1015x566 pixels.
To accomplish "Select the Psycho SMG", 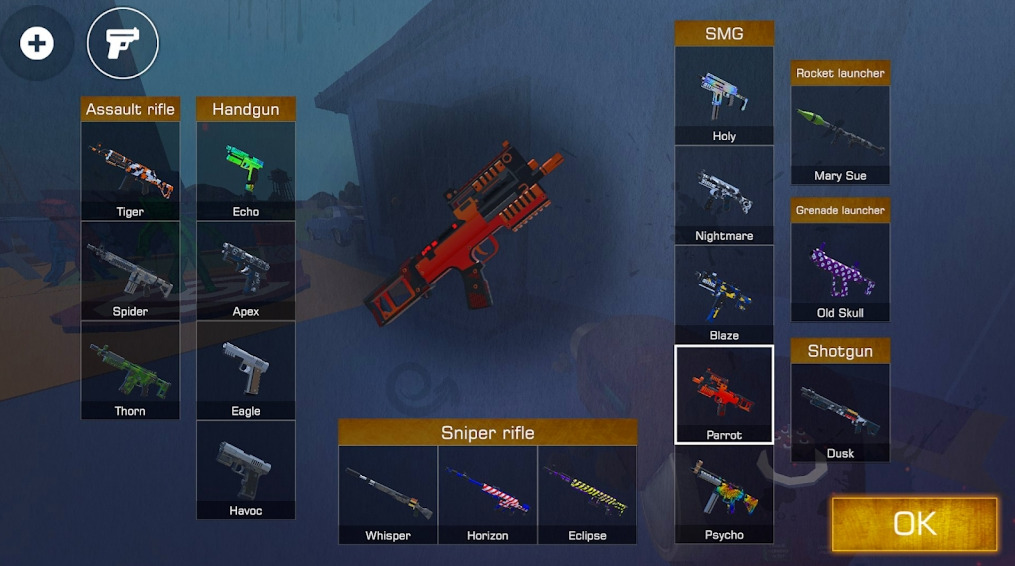I will pyautogui.click(x=724, y=494).
